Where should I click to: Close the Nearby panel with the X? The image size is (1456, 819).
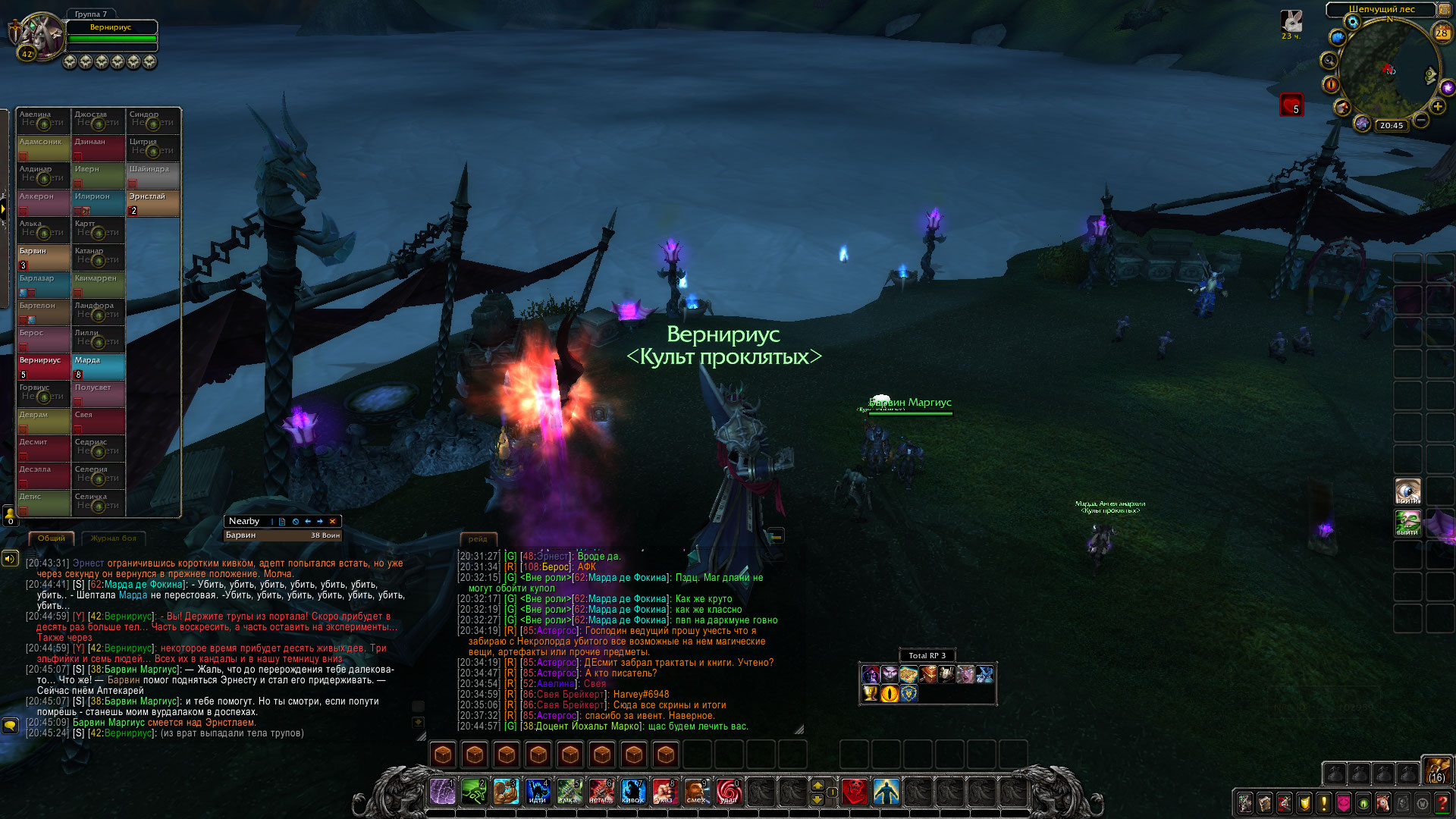coord(332,522)
